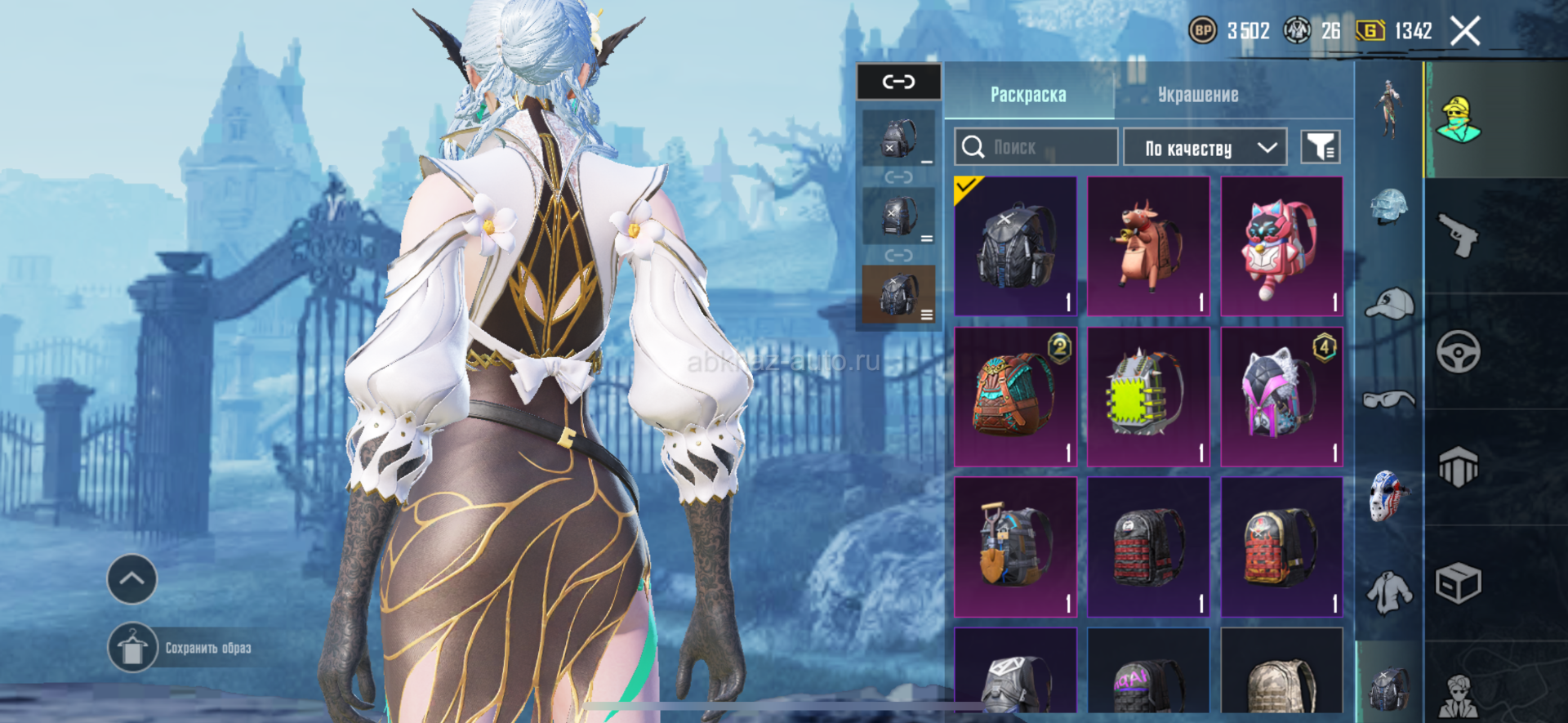The image size is (1568, 723).
Task: Select the shovel backpack skin
Action: (1015, 547)
